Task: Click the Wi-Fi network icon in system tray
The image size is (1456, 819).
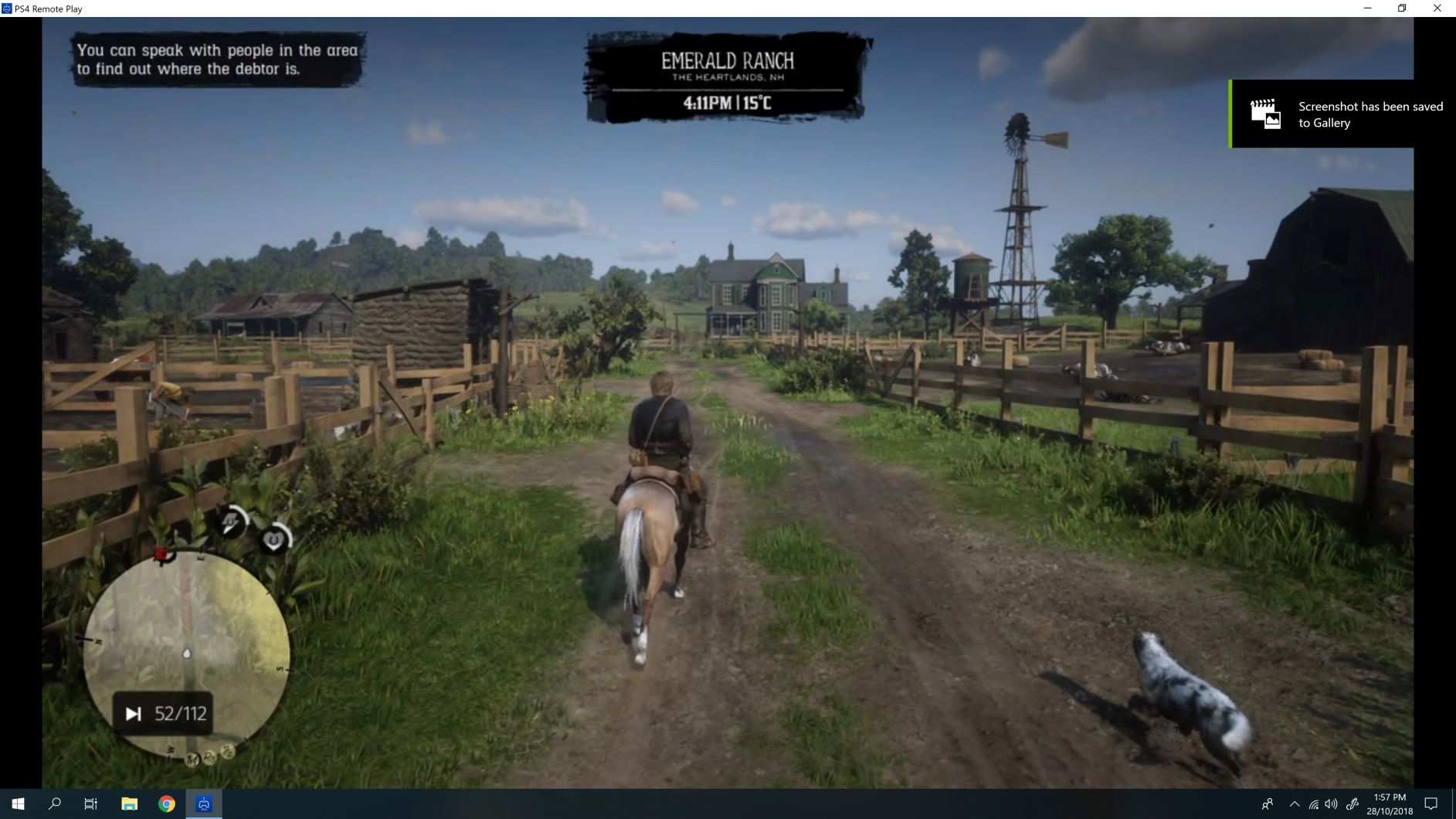Action: point(1313,804)
